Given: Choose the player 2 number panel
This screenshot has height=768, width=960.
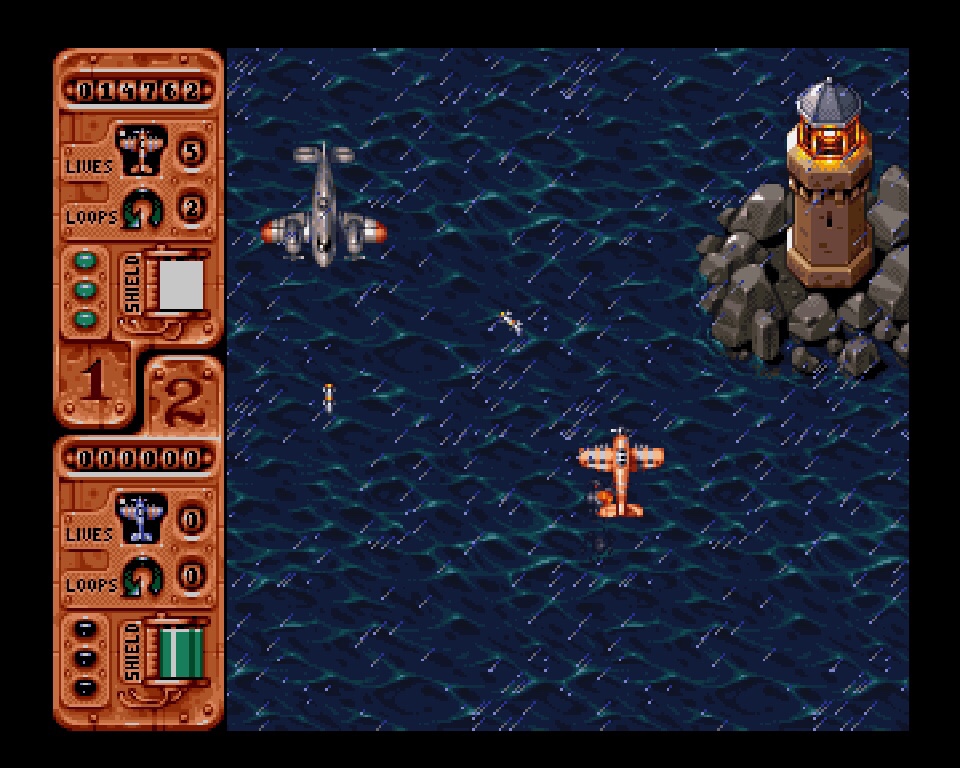Looking at the screenshot, I should pyautogui.click(x=183, y=397).
